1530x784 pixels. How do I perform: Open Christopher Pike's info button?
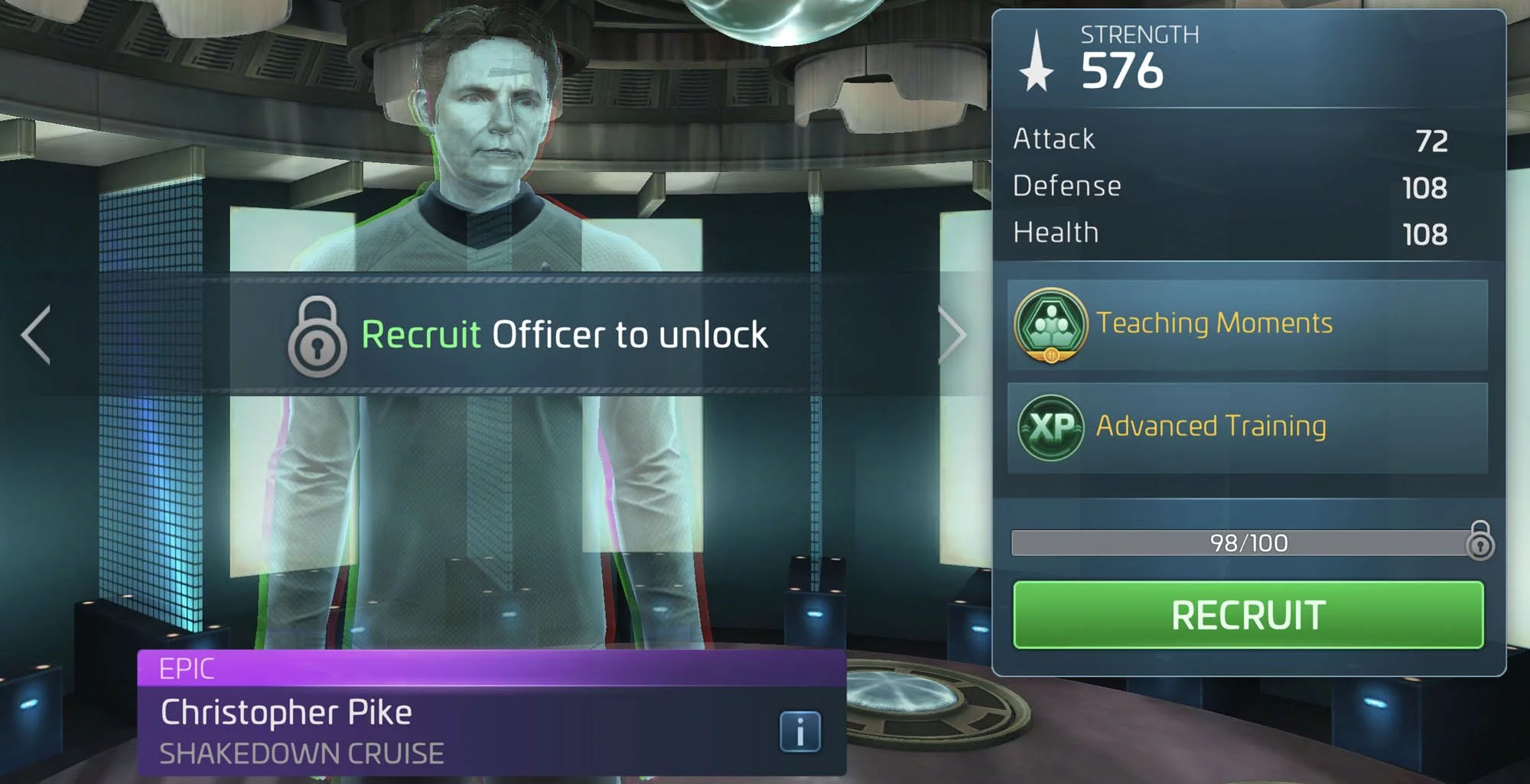tap(799, 732)
